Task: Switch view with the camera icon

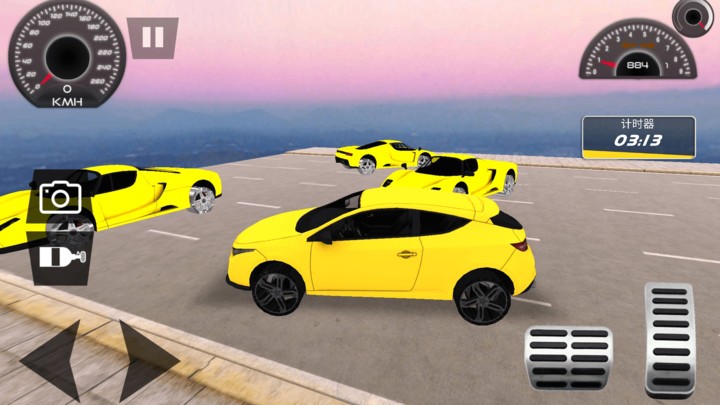Action: [x=60, y=197]
